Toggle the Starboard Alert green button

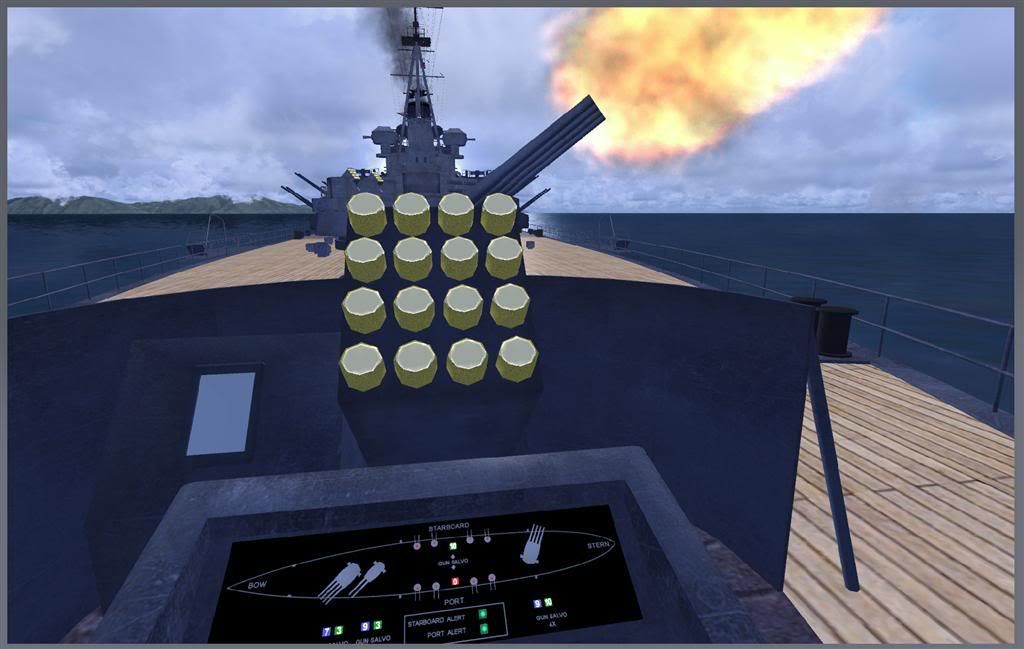[x=484, y=613]
